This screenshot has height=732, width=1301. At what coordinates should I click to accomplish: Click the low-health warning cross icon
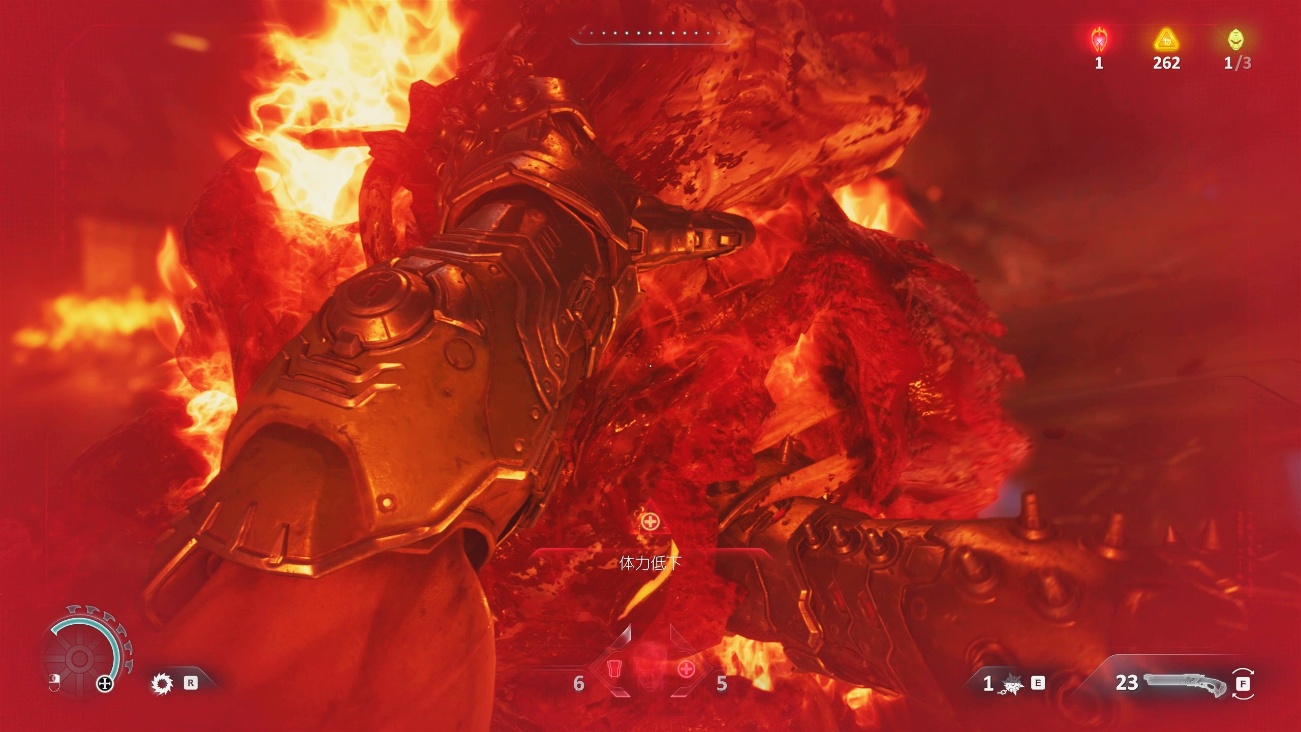tap(650, 521)
